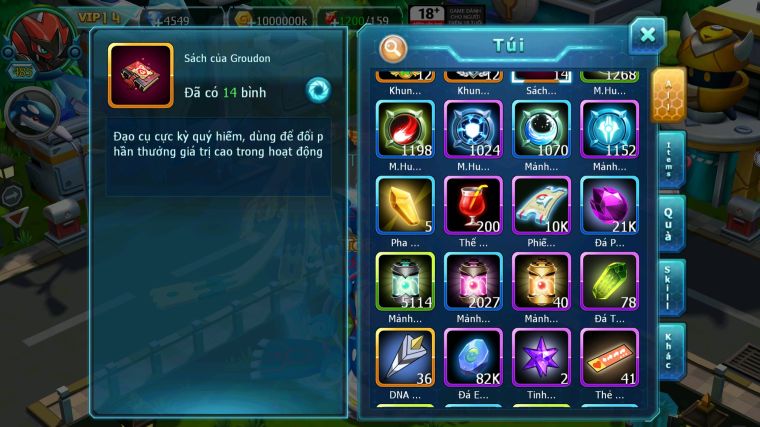Select the purple gem item with 21K

[x=609, y=205]
